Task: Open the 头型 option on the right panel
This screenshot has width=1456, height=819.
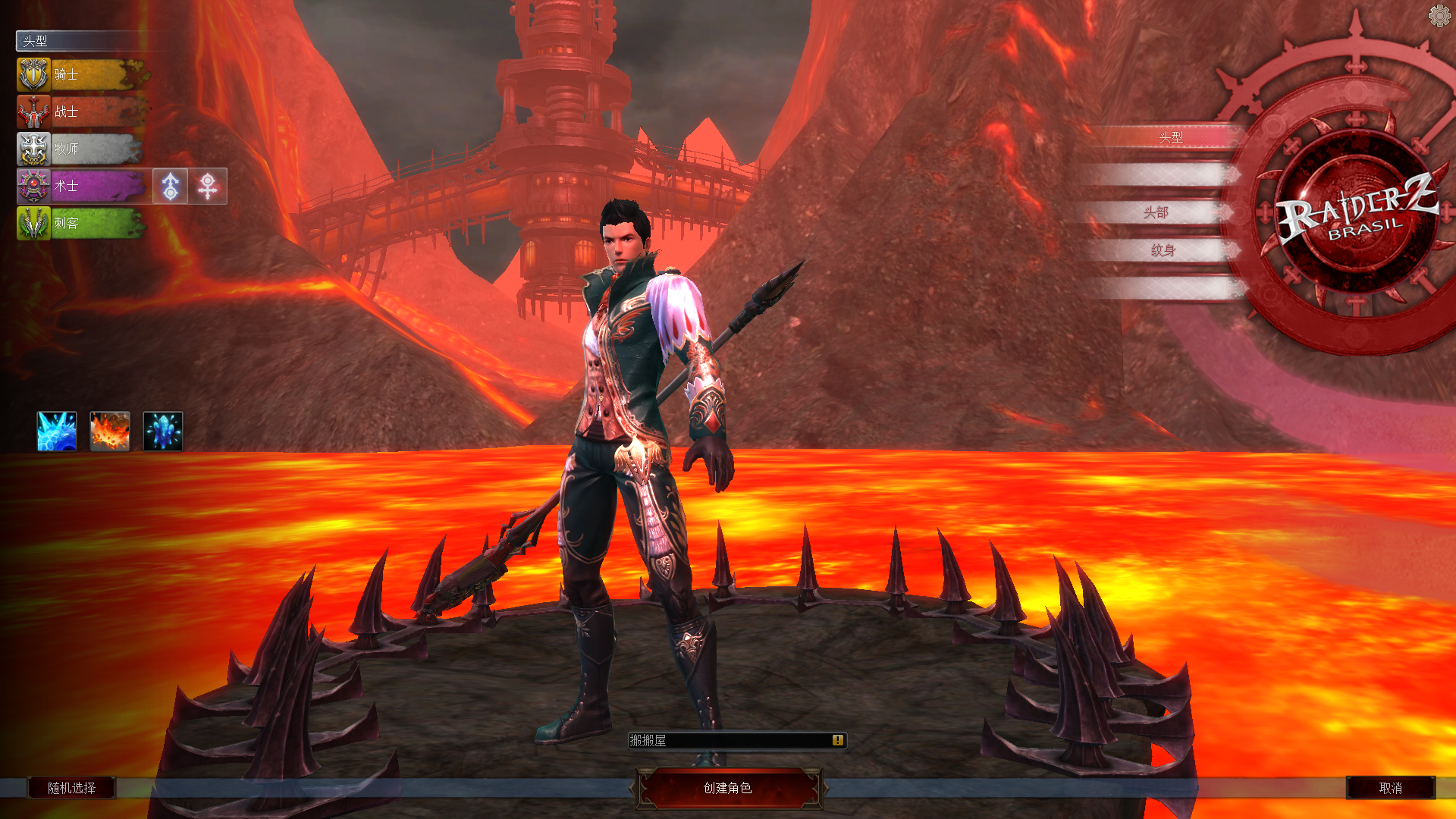Action: pyautogui.click(x=1170, y=137)
